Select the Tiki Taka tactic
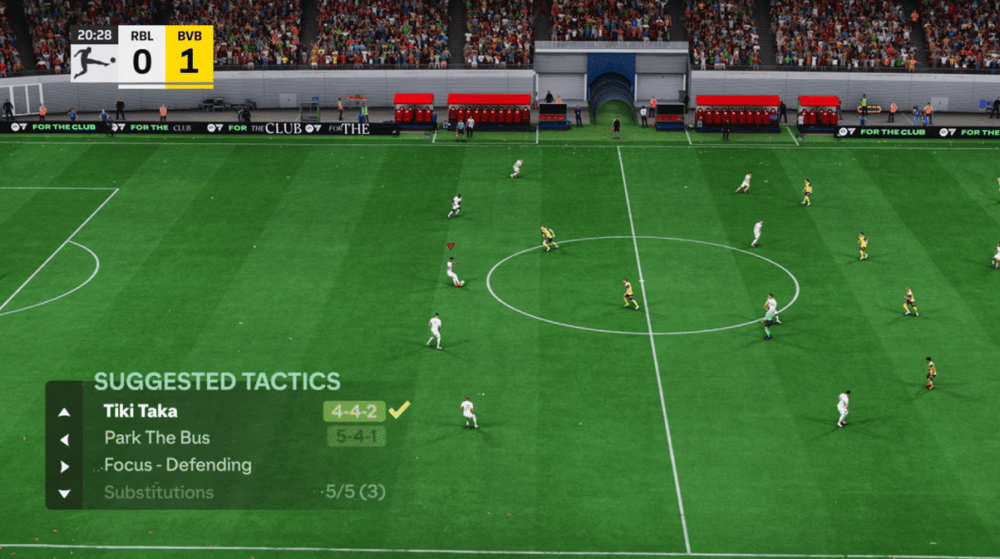1000x559 pixels. point(140,411)
